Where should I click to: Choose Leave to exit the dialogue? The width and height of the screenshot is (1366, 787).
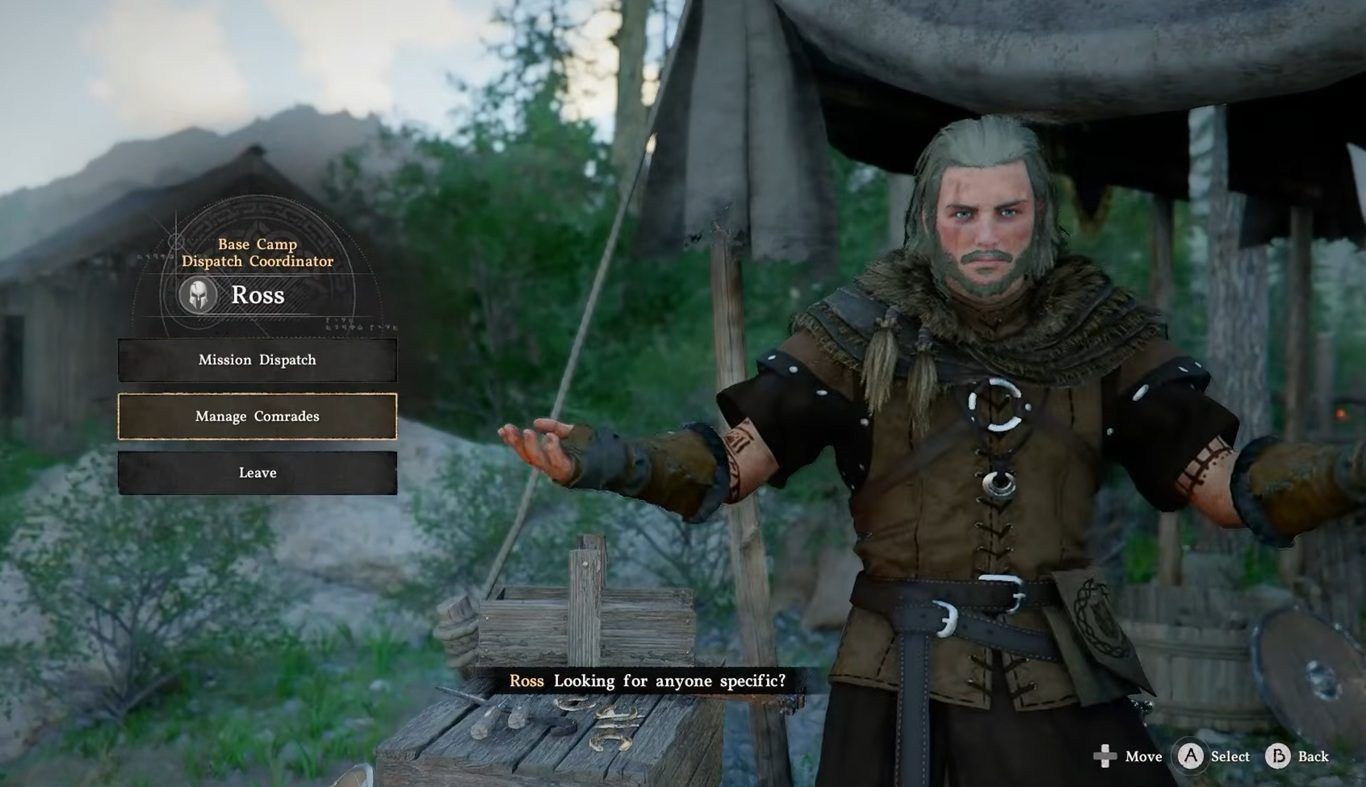click(257, 473)
